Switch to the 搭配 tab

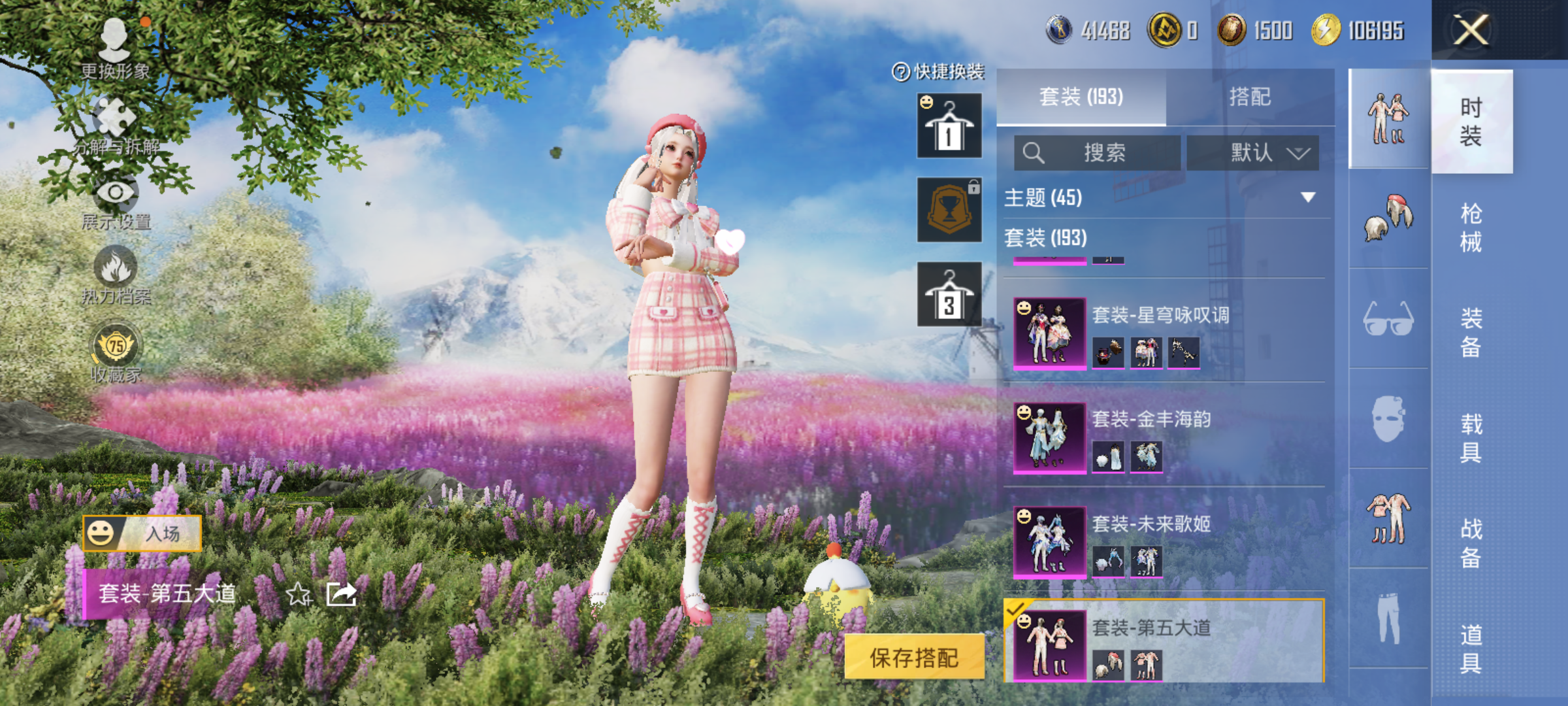tap(1250, 97)
